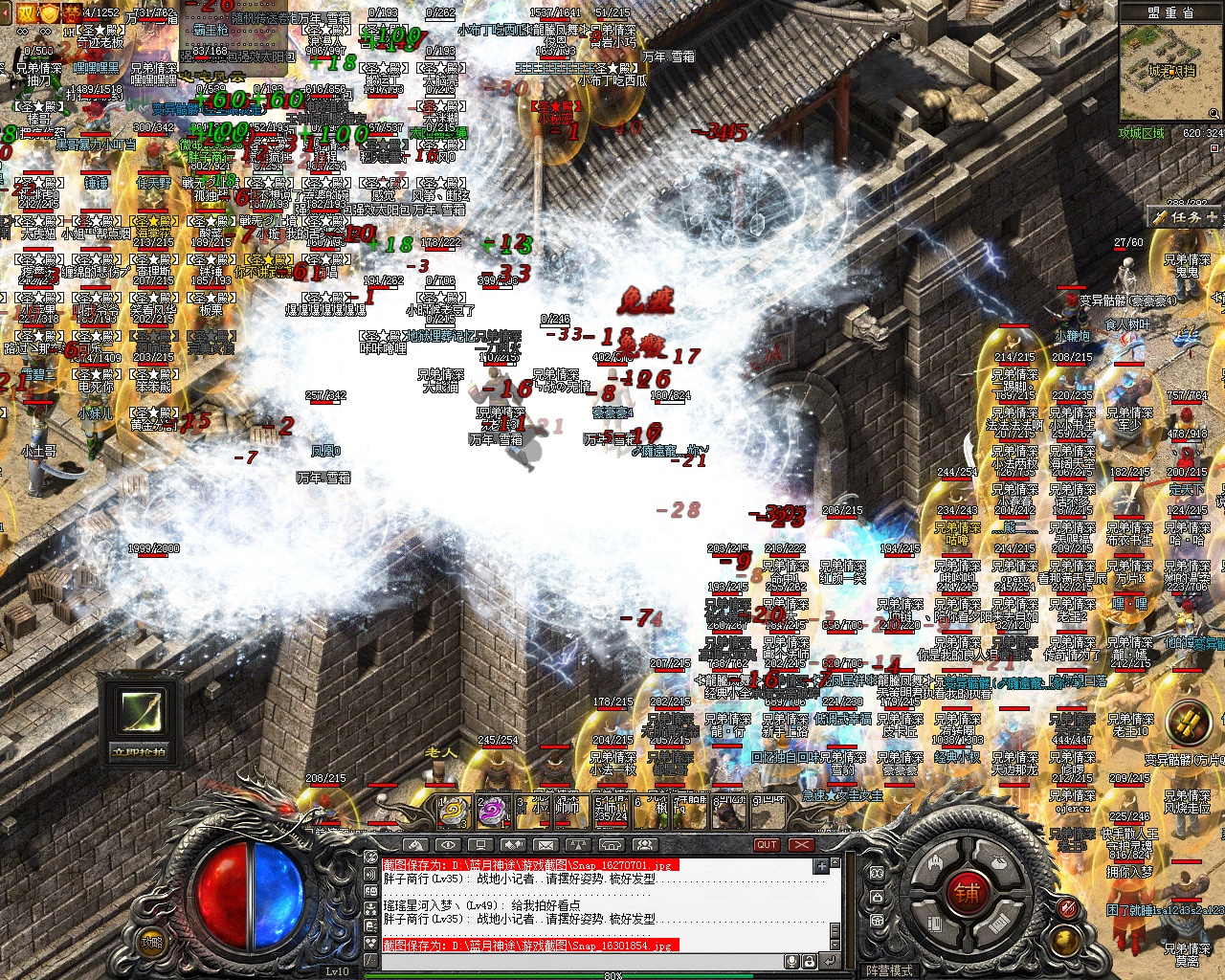Screen dimensions: 1225x980
Task: Open the 任务 quest tracker panel
Action: pos(1187,217)
